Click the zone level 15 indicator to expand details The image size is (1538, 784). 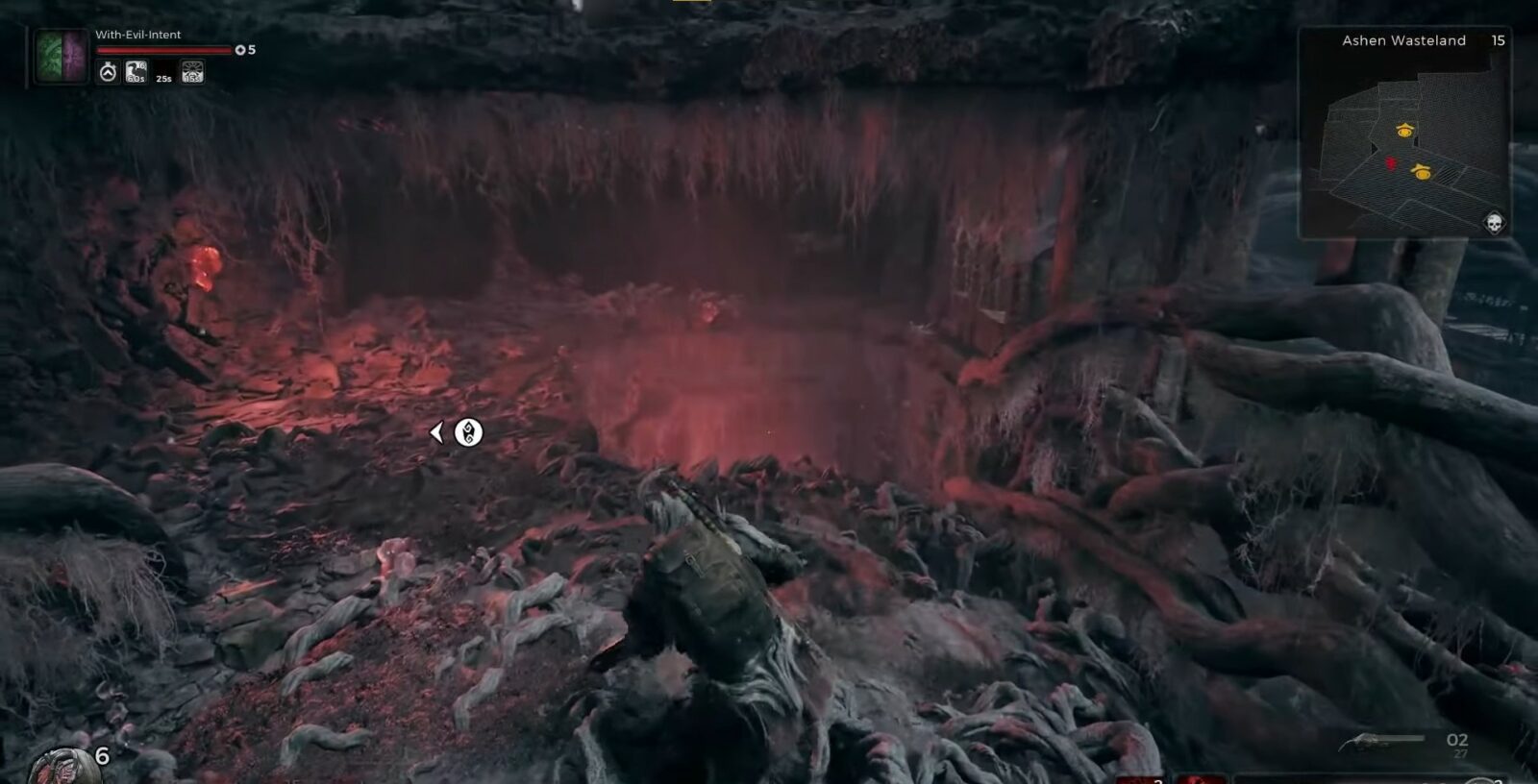point(1499,39)
